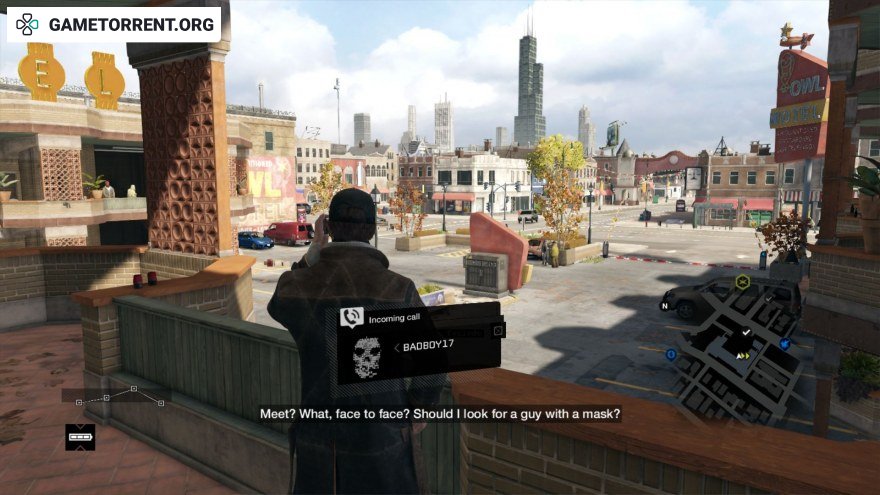This screenshot has height=495, width=880.
Task: Click the north compass N indicator
Action: click(663, 306)
